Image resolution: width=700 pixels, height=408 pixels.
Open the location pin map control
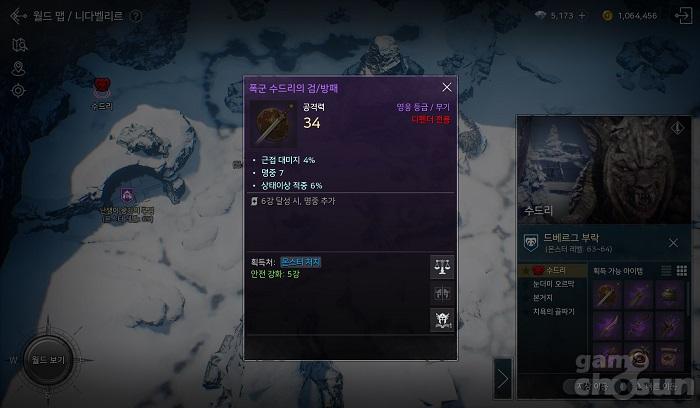(x=18, y=68)
